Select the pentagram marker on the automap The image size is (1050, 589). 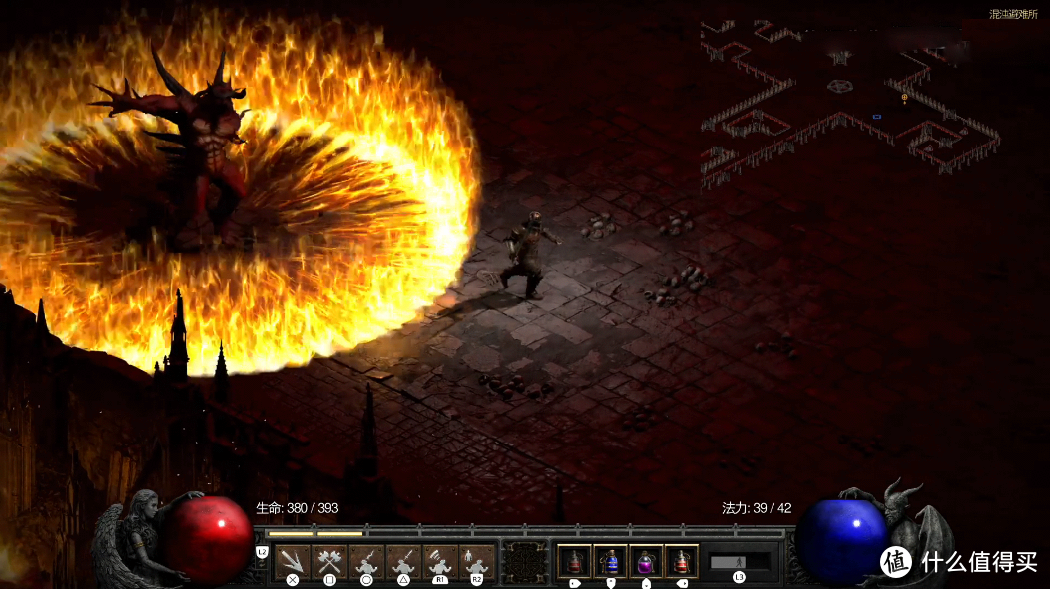(x=841, y=86)
